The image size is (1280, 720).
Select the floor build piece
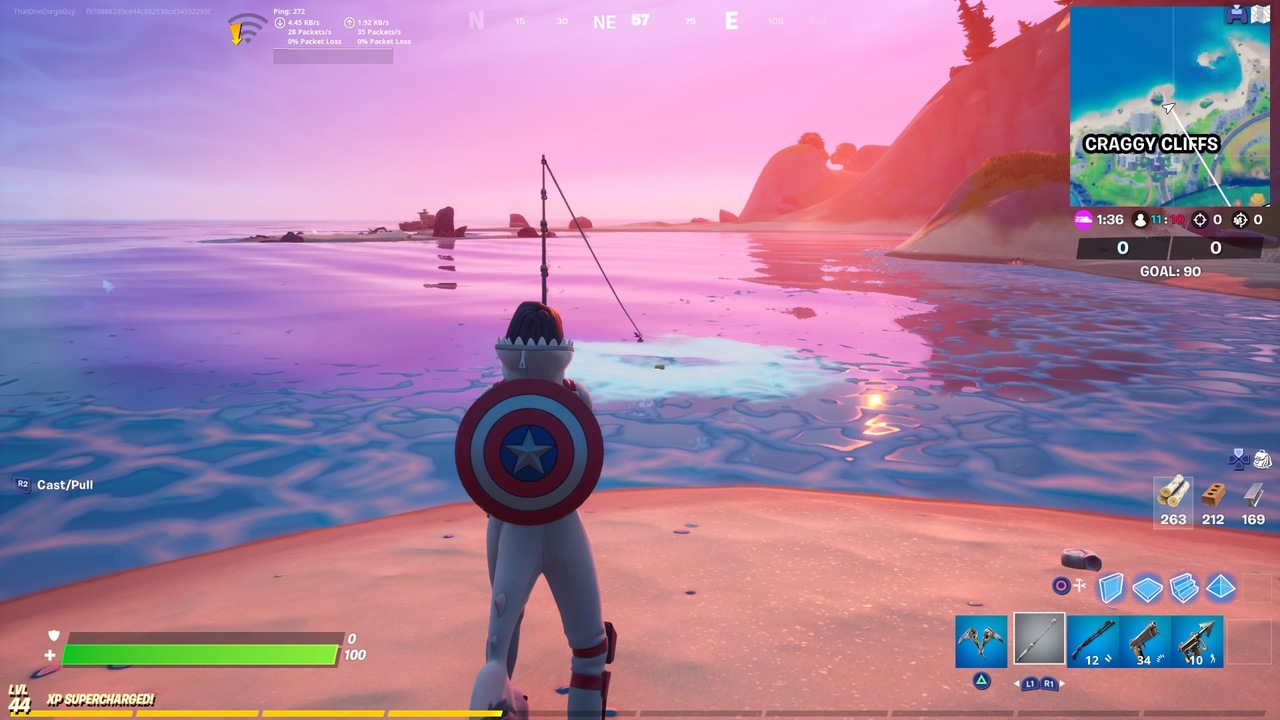click(x=1146, y=588)
